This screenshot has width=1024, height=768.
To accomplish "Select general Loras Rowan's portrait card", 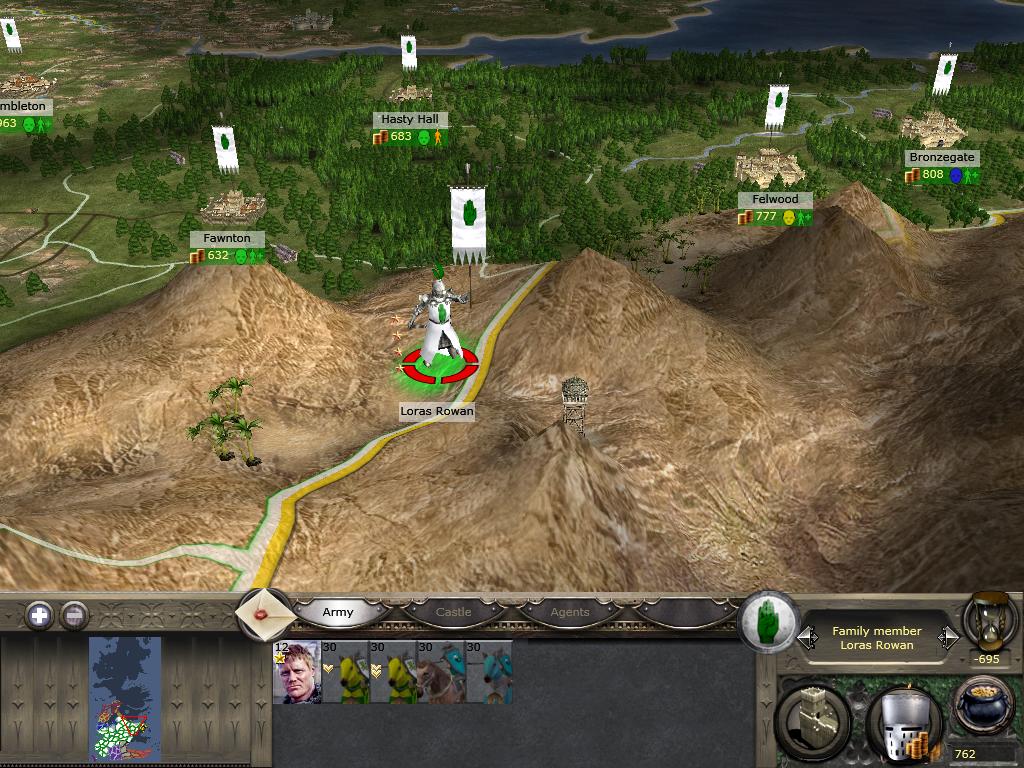I will pos(296,672).
